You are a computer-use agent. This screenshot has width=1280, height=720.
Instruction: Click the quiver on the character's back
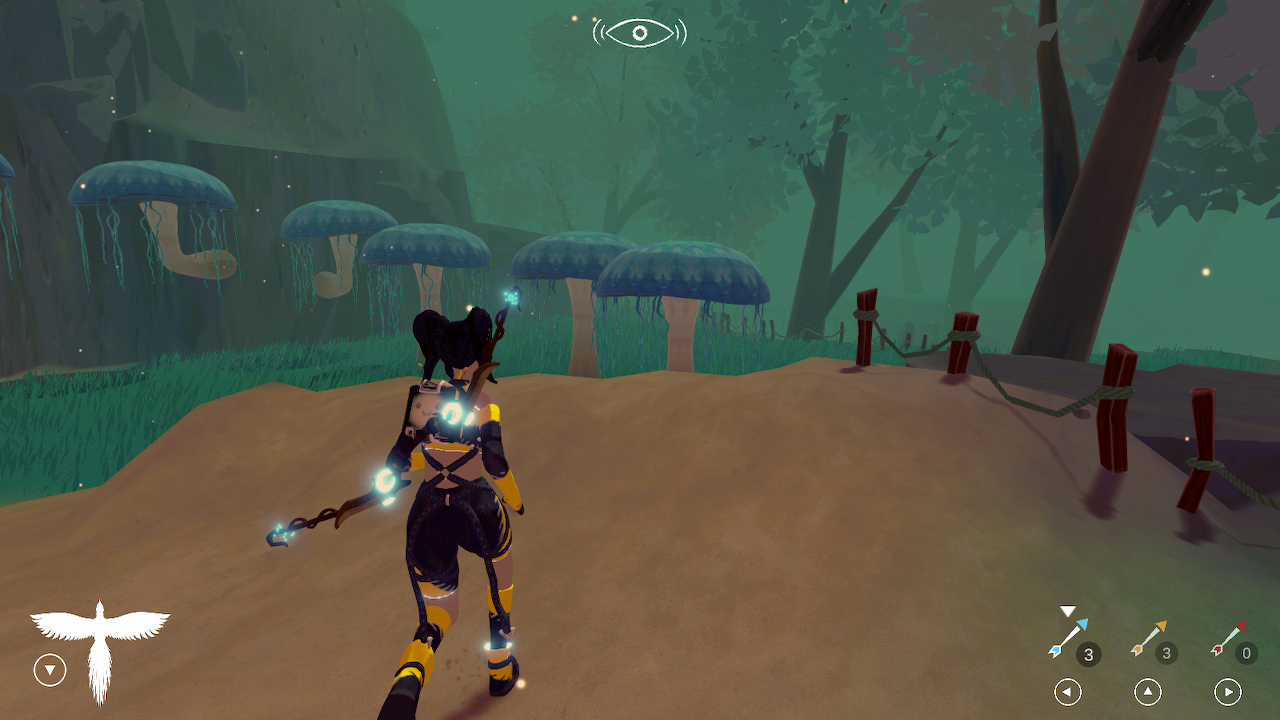point(428,405)
